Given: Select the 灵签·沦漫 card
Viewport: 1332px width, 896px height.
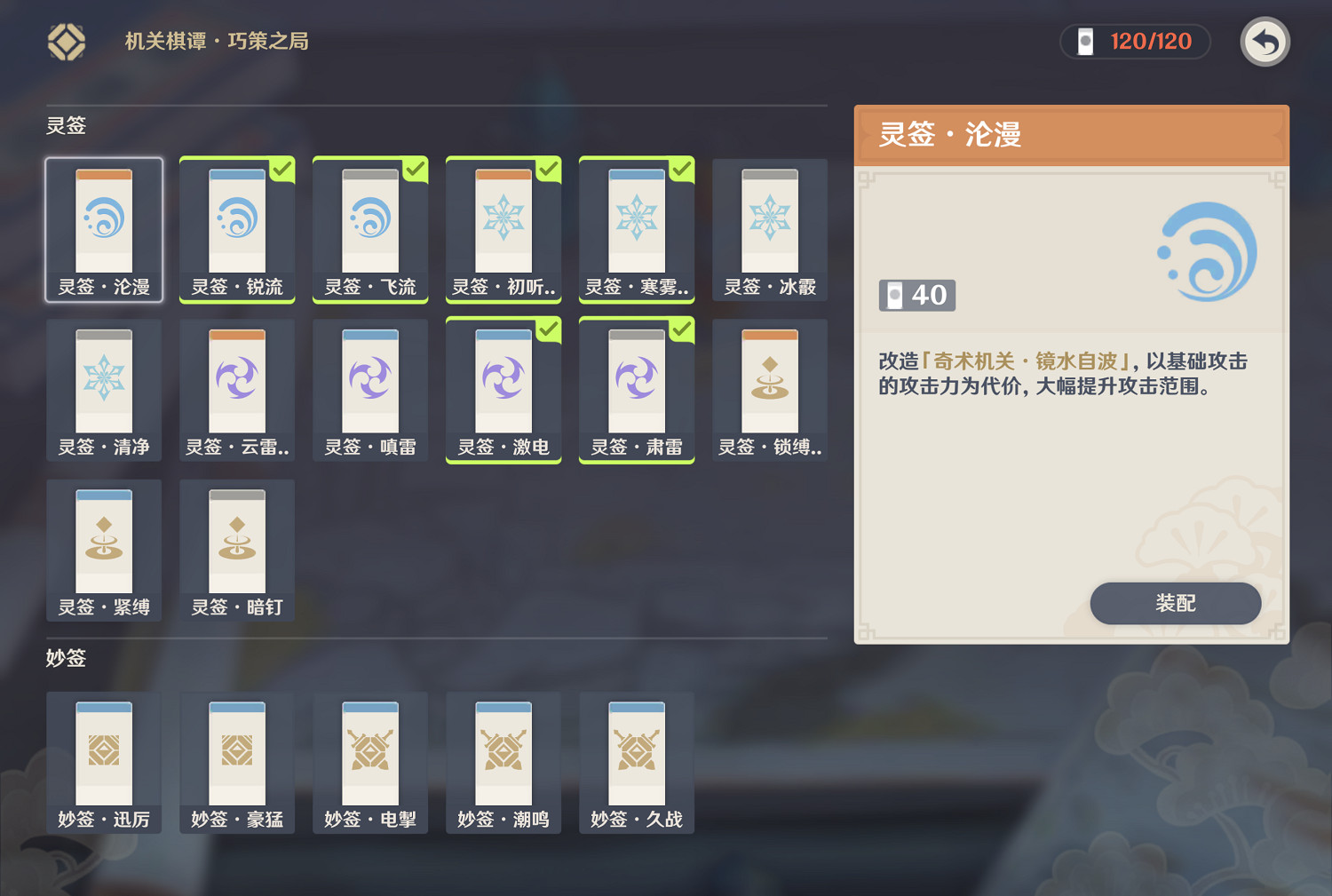Looking at the screenshot, I should [104, 229].
